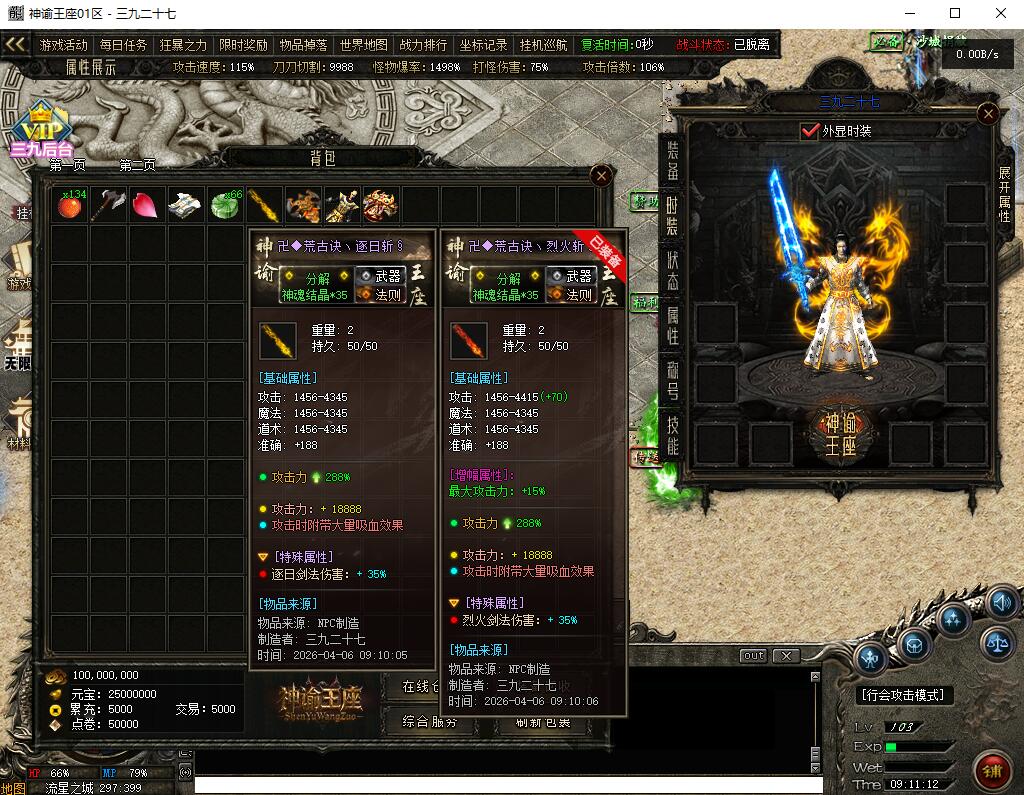This screenshot has height=795, width=1024.
Task: Toggle sound with the speaker icon
Action: click(x=1002, y=603)
